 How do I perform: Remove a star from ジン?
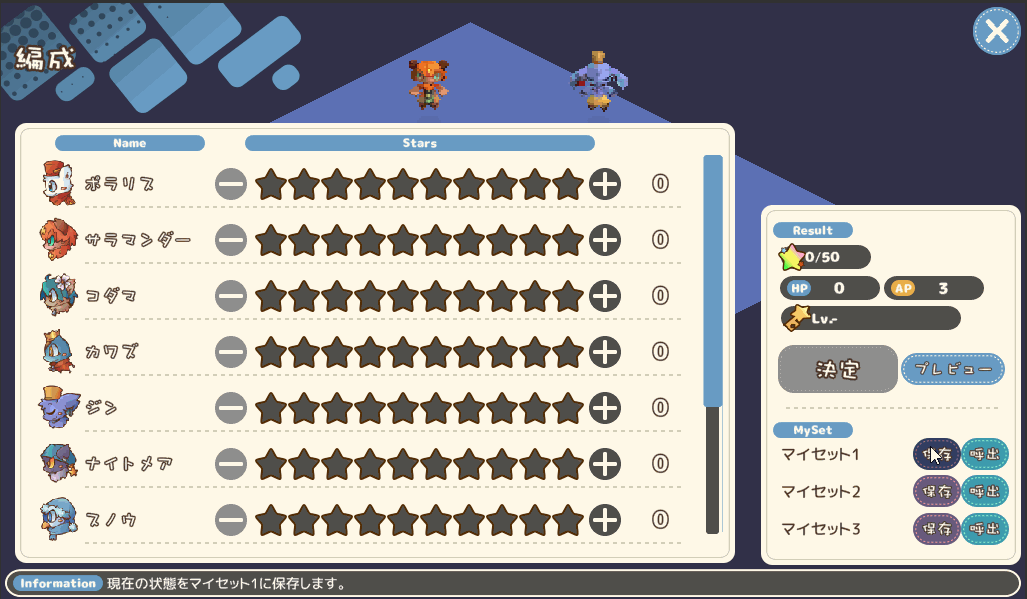click(230, 408)
